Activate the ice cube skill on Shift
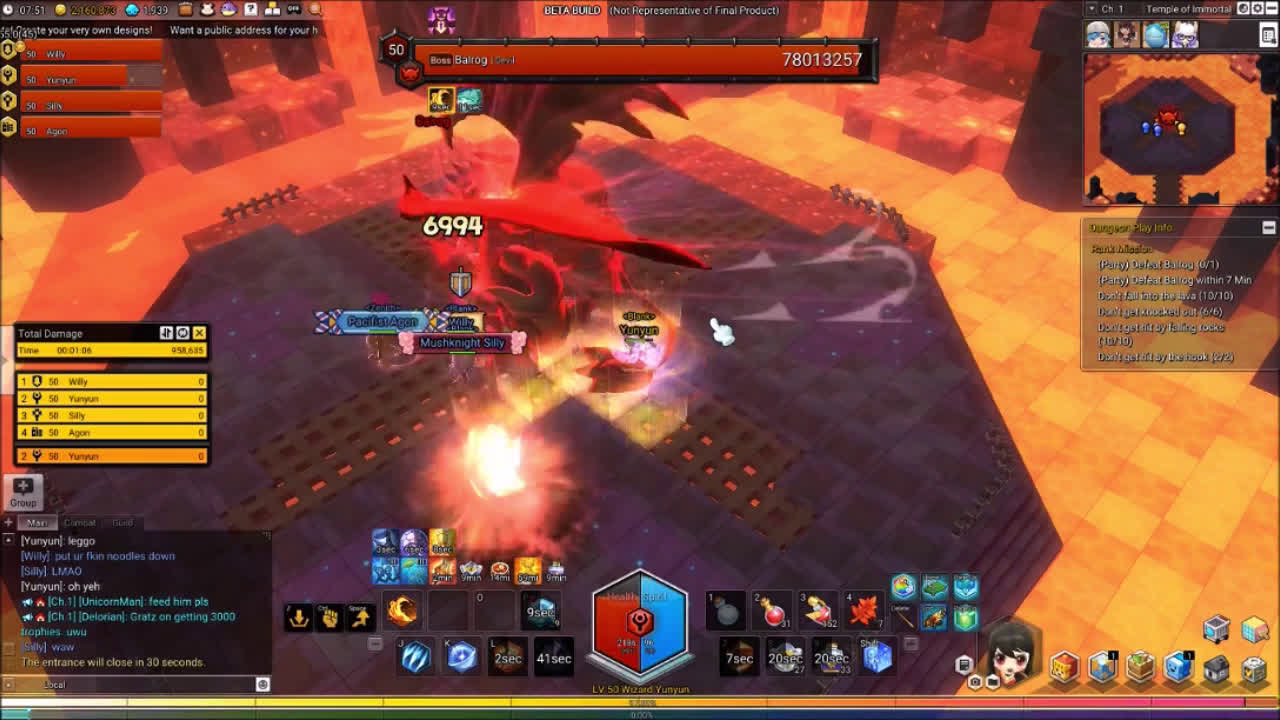Screen dimensions: 1280x720 click(877, 657)
